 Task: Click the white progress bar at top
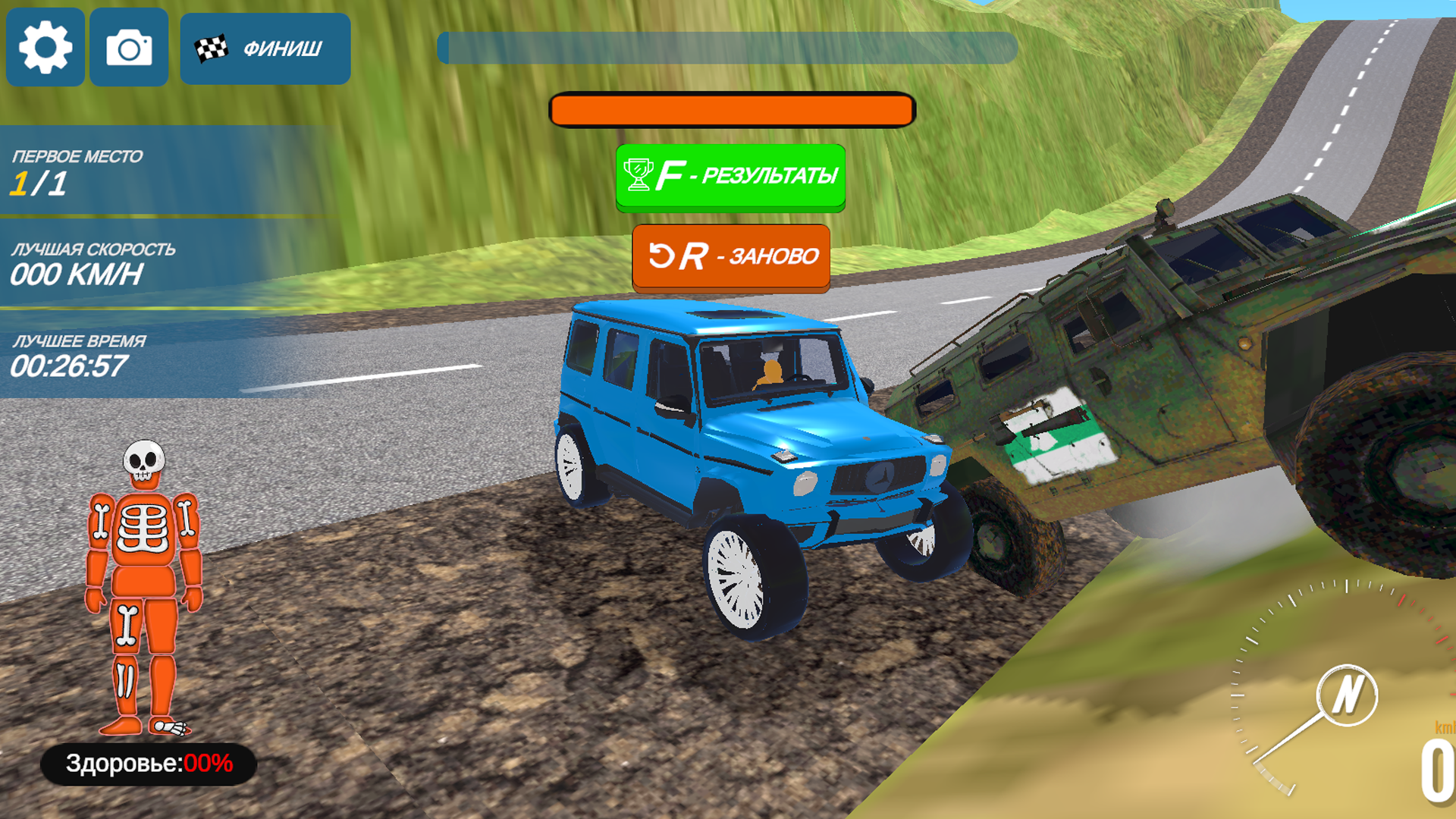point(726,47)
